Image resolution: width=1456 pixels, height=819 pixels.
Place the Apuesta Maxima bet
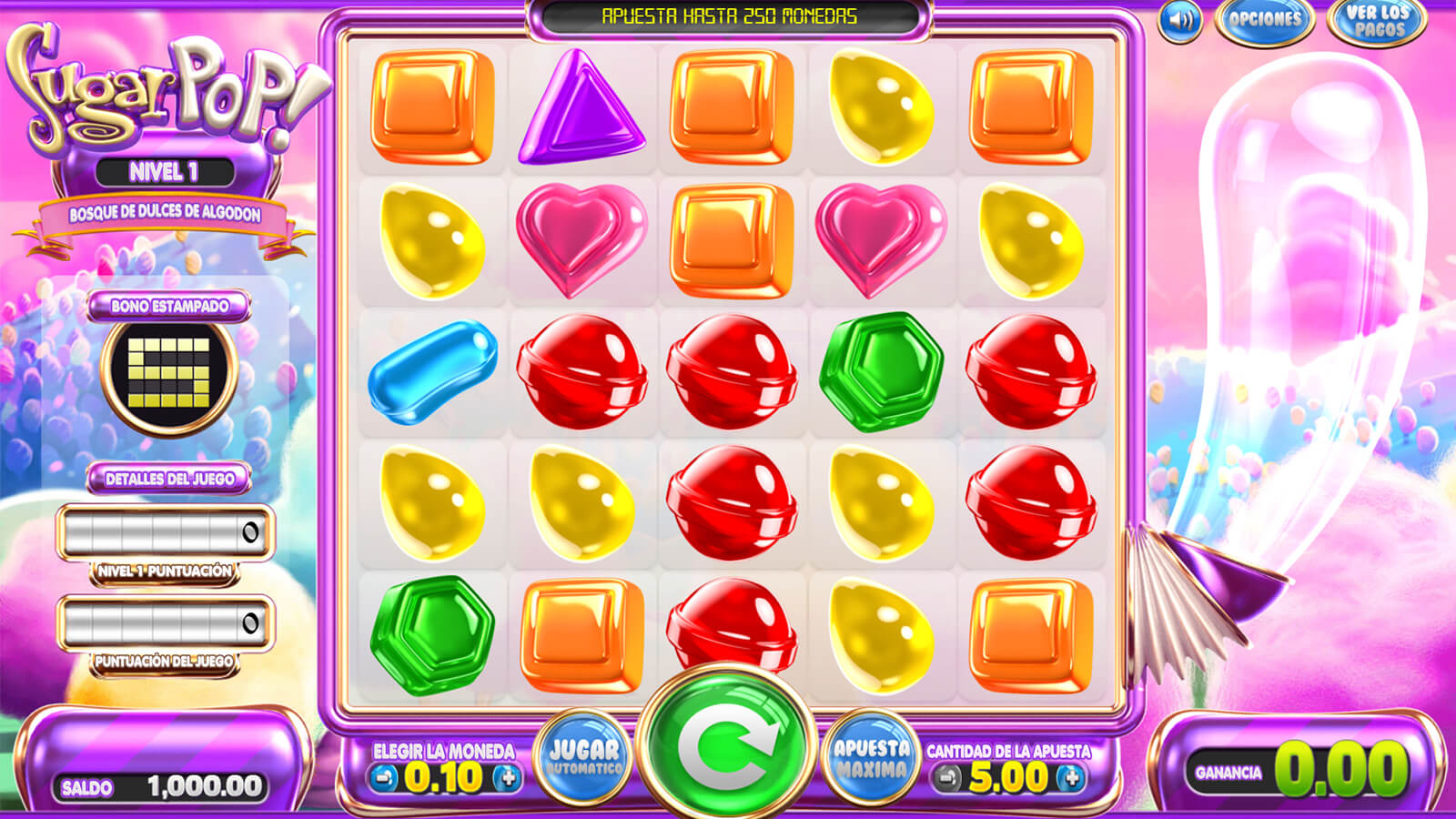(x=871, y=758)
